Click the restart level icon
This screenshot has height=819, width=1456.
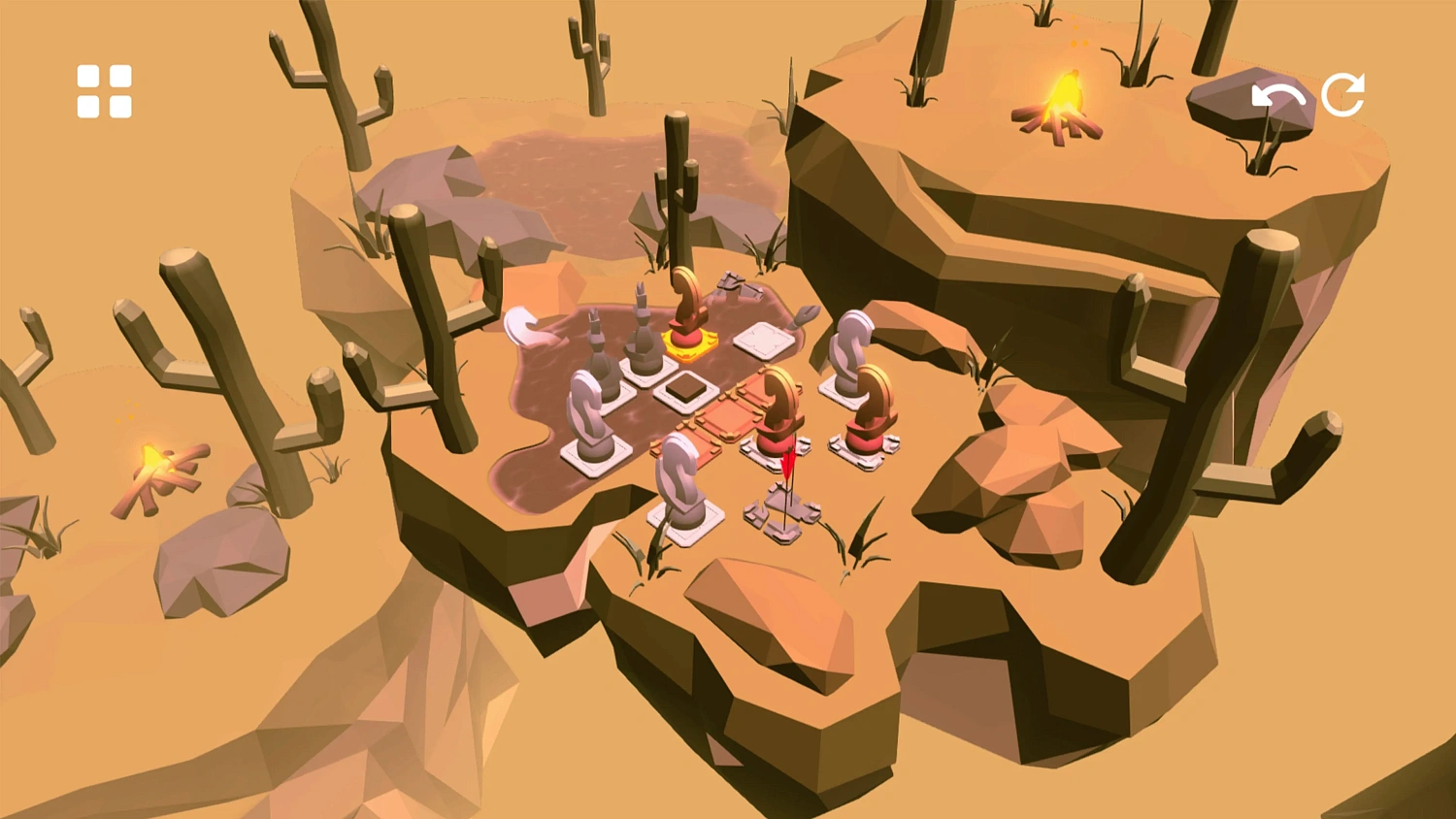(x=1344, y=94)
